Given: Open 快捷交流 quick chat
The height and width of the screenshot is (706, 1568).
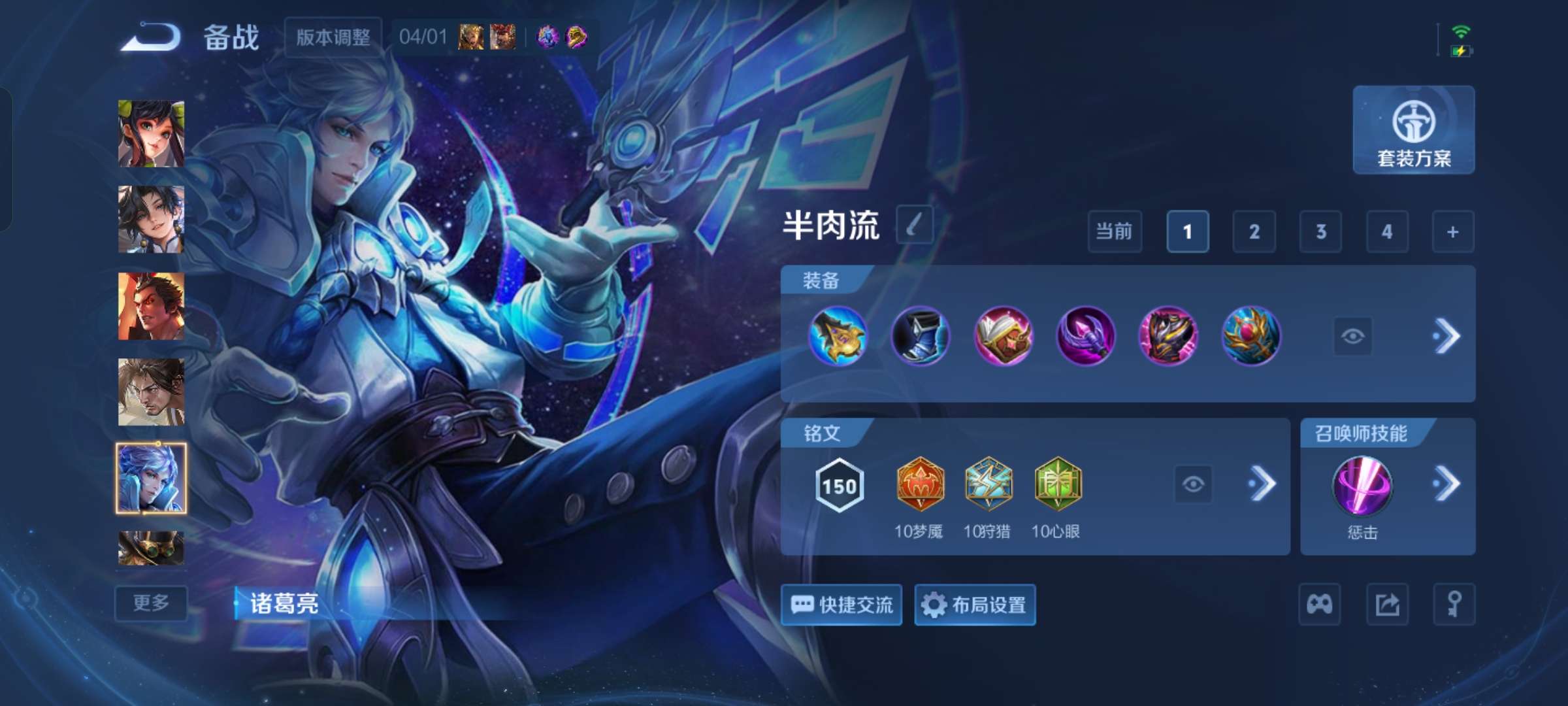Looking at the screenshot, I should tap(841, 605).
